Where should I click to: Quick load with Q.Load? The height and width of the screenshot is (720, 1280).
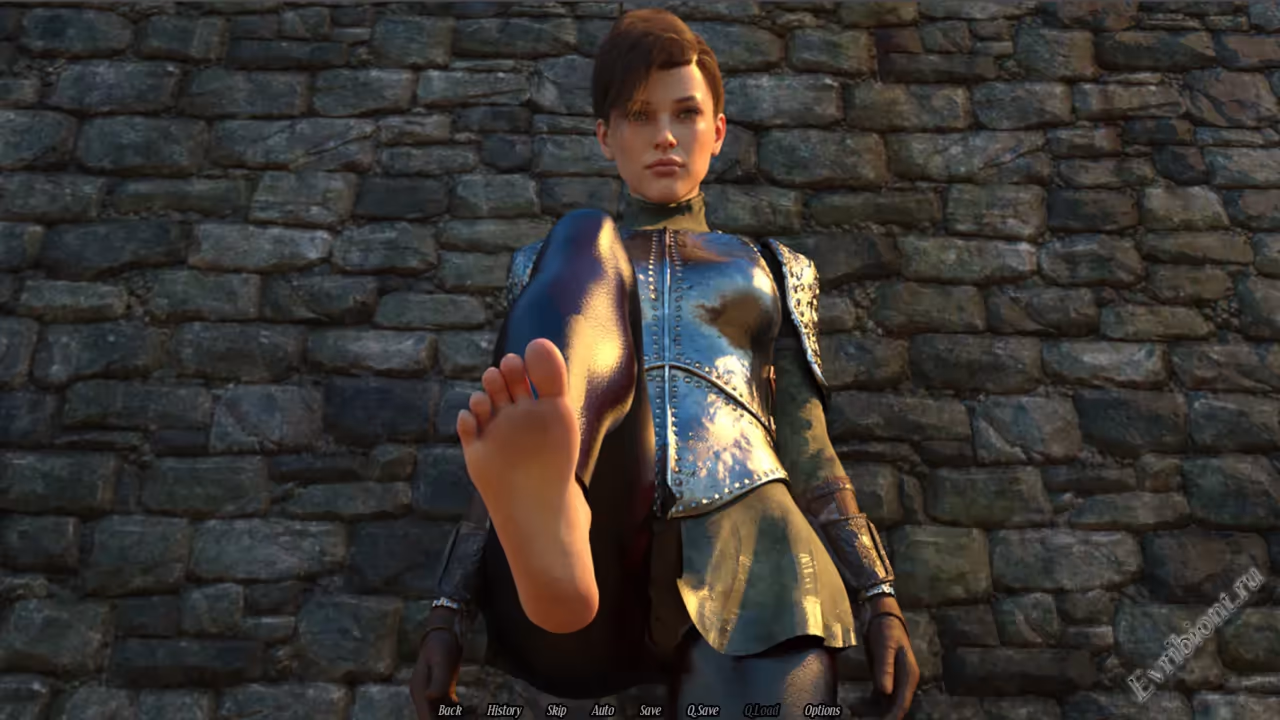[761, 710]
